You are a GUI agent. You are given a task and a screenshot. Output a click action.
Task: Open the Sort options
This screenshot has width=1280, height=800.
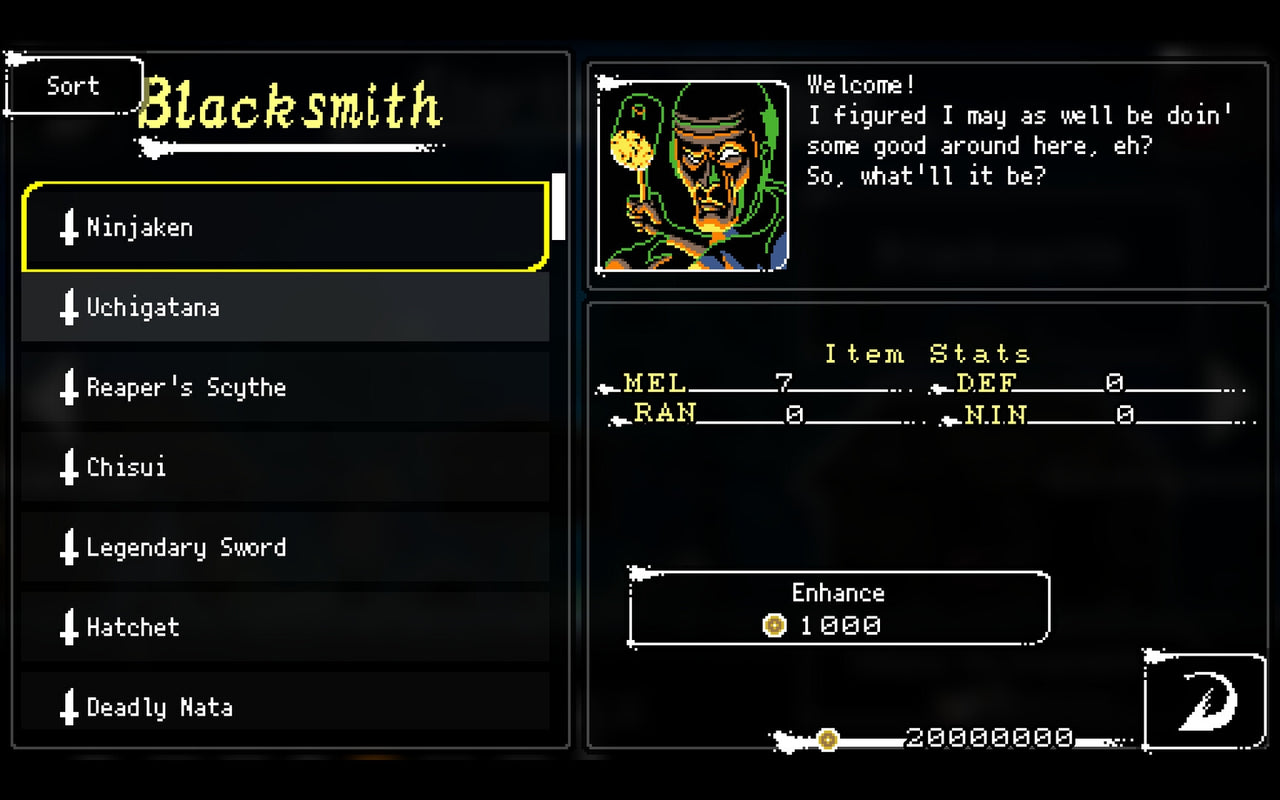tap(72, 85)
